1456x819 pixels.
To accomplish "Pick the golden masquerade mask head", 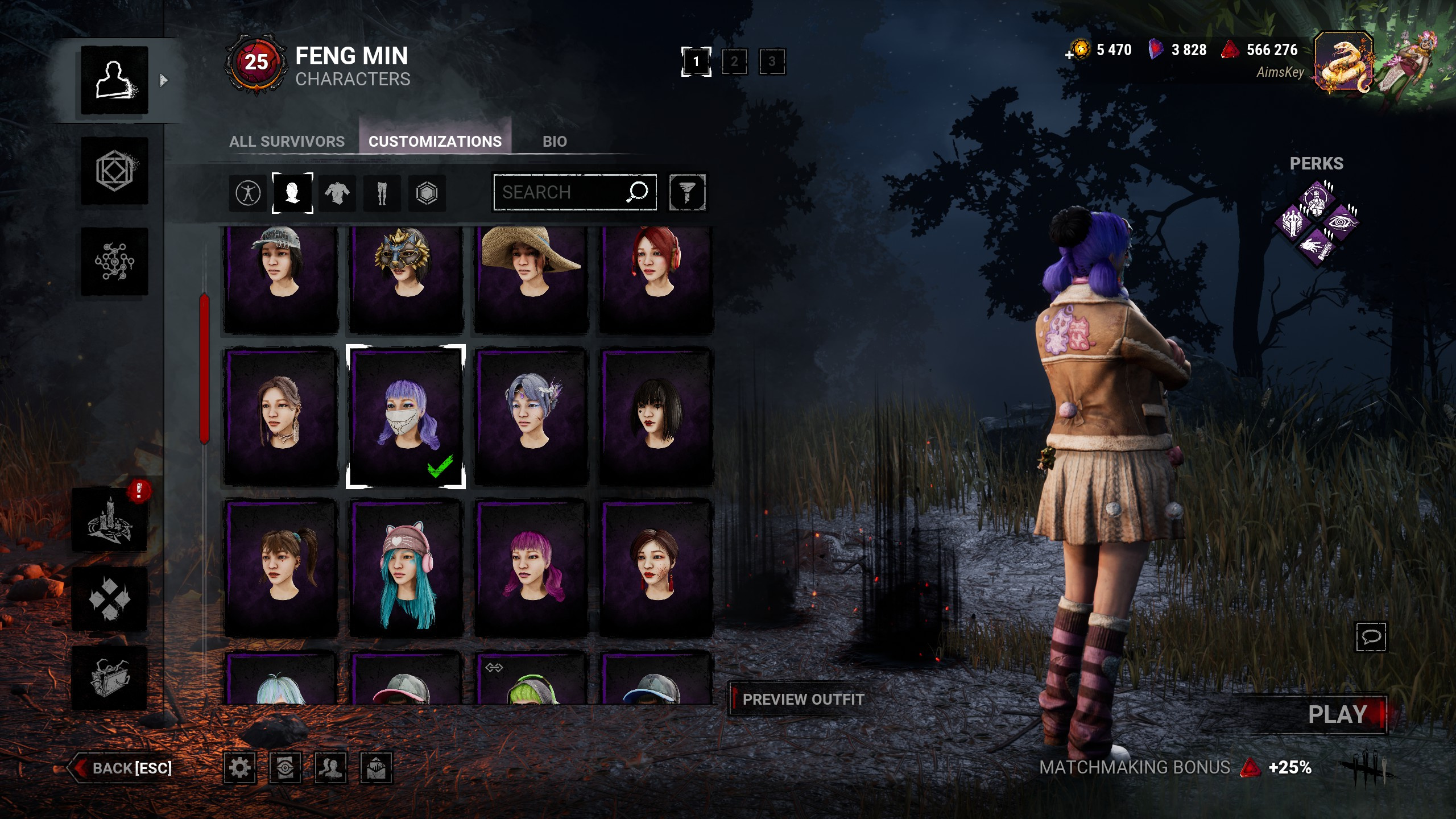I will (x=406, y=279).
